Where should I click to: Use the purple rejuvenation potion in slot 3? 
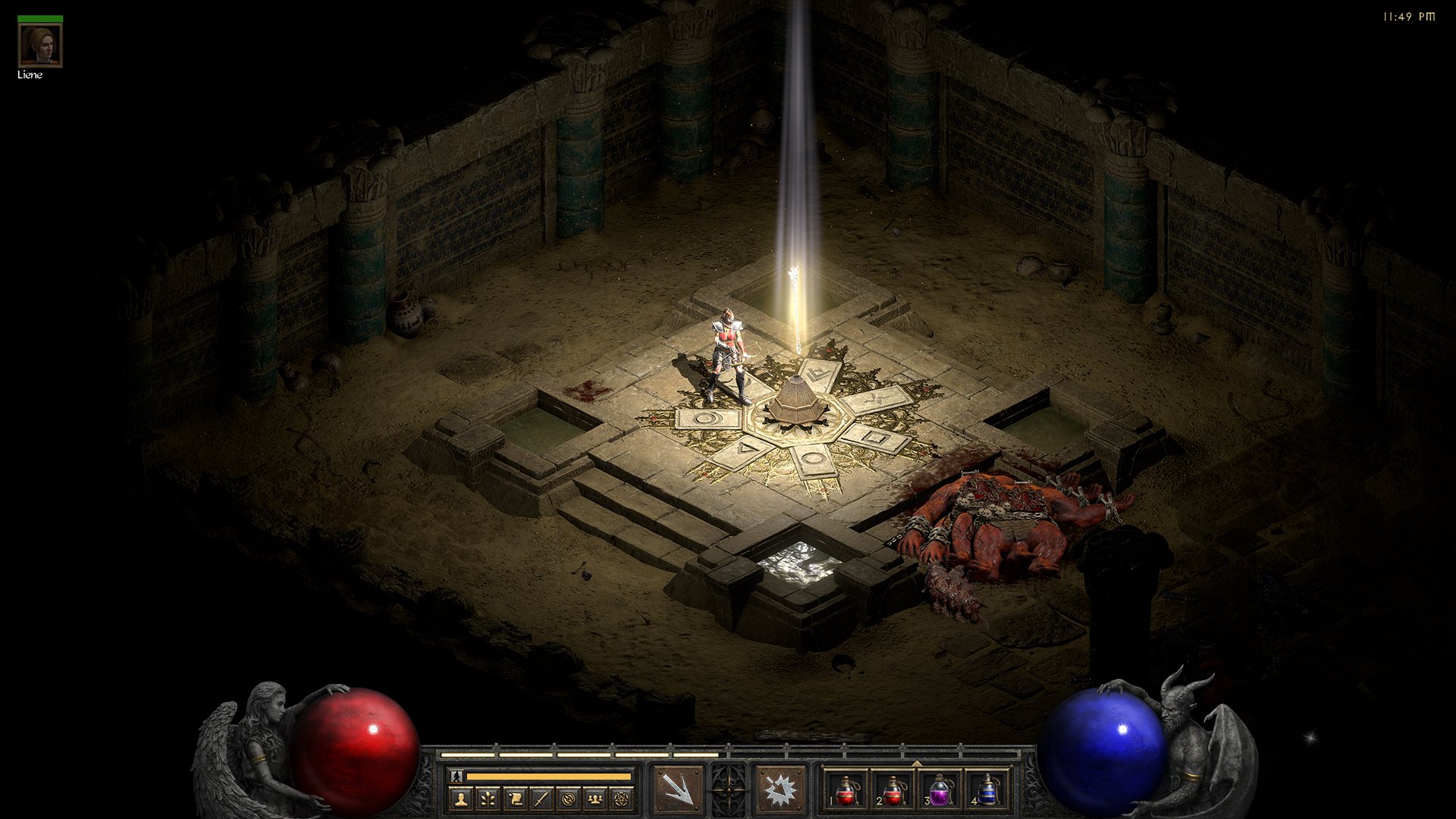point(940,789)
